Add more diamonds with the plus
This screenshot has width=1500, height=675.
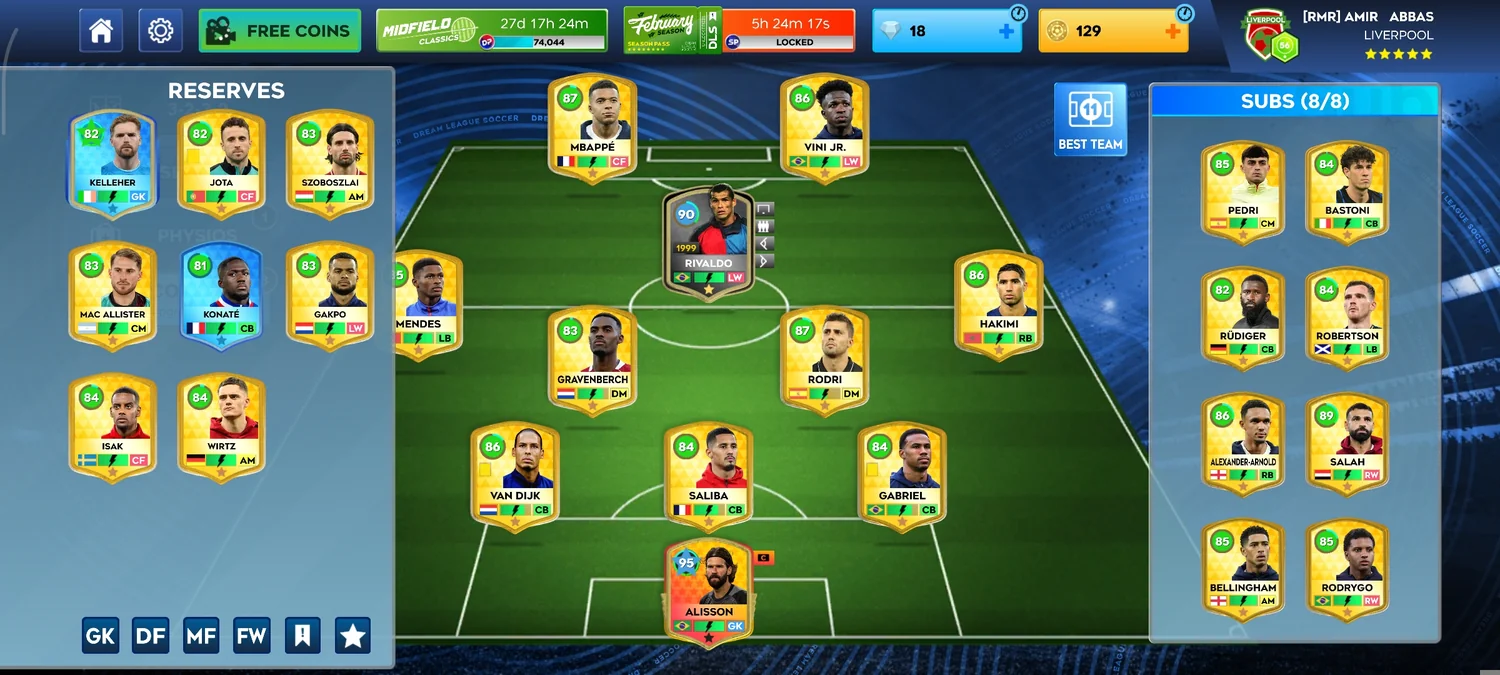tap(1006, 31)
